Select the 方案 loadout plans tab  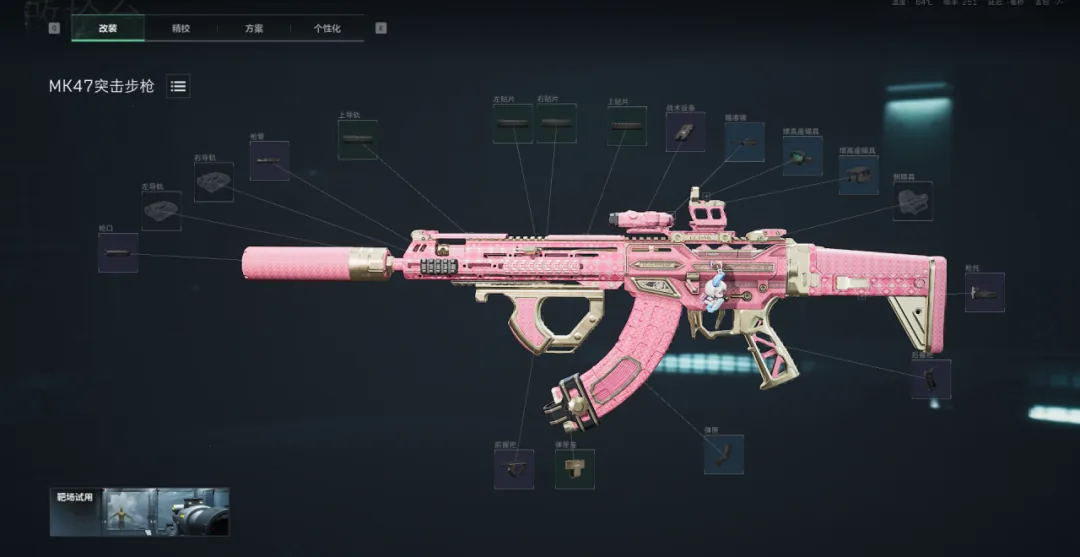pos(254,28)
